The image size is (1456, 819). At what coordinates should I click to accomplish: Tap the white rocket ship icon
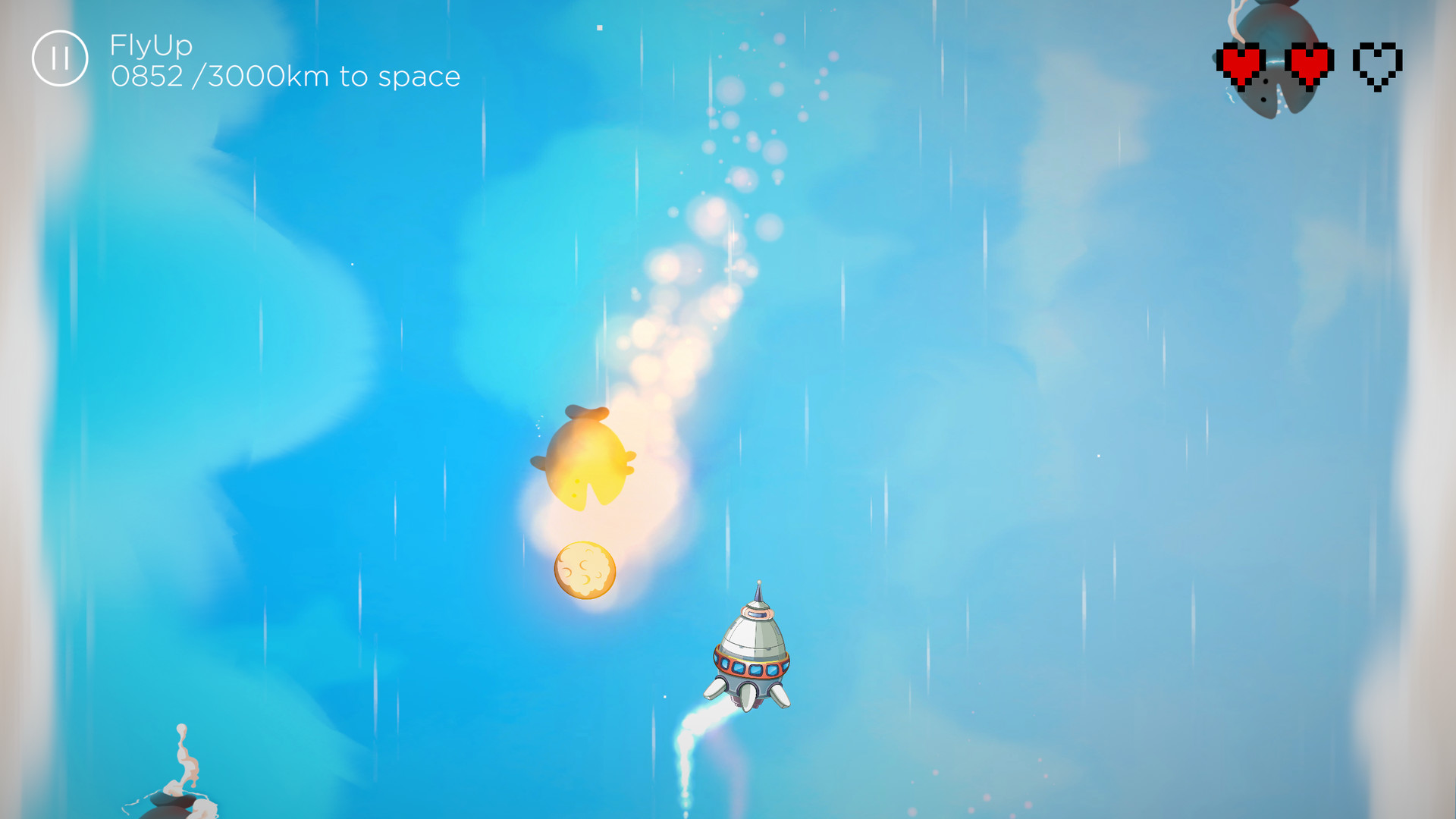click(x=751, y=652)
